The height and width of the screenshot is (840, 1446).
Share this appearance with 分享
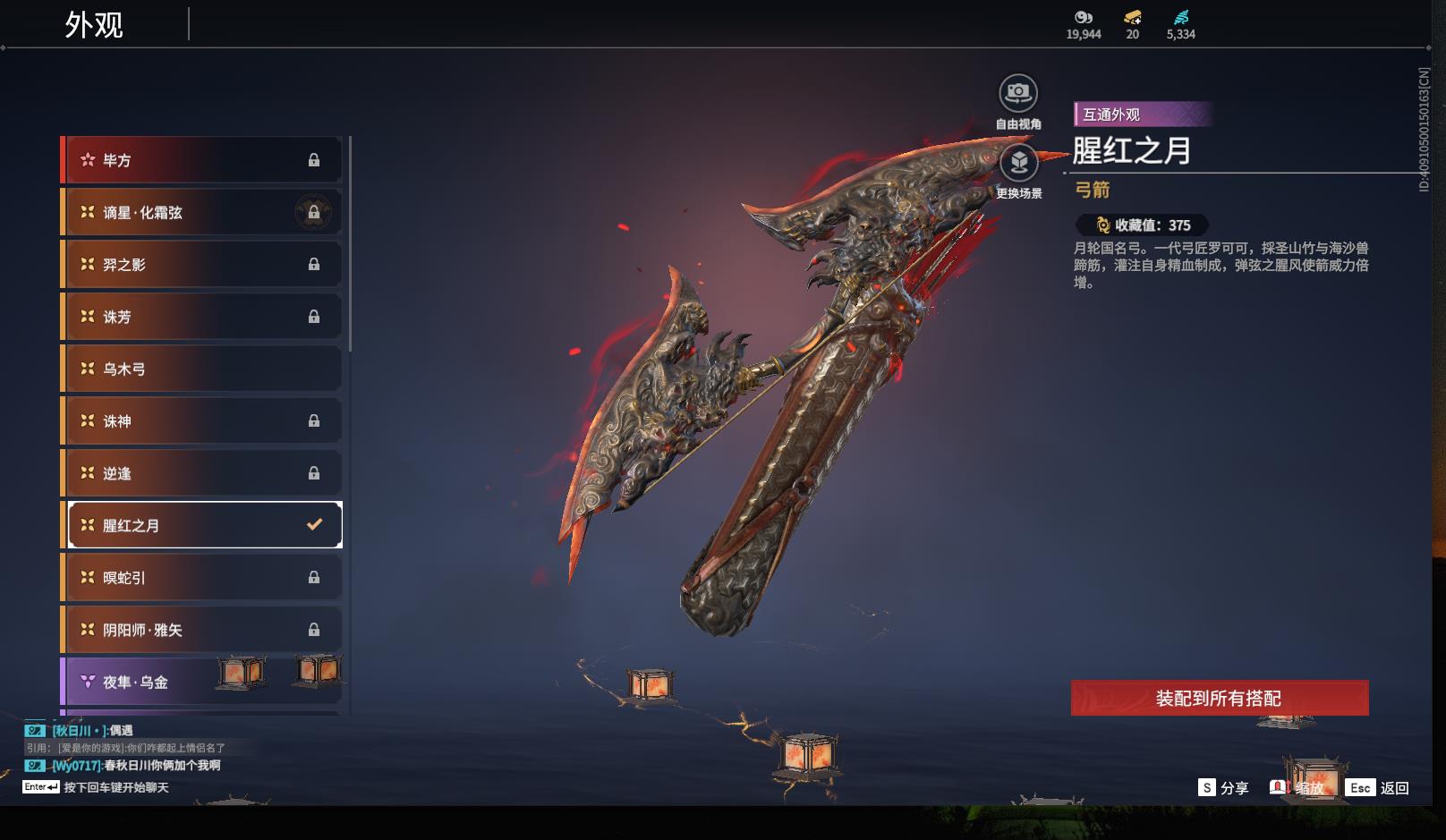click(1223, 787)
